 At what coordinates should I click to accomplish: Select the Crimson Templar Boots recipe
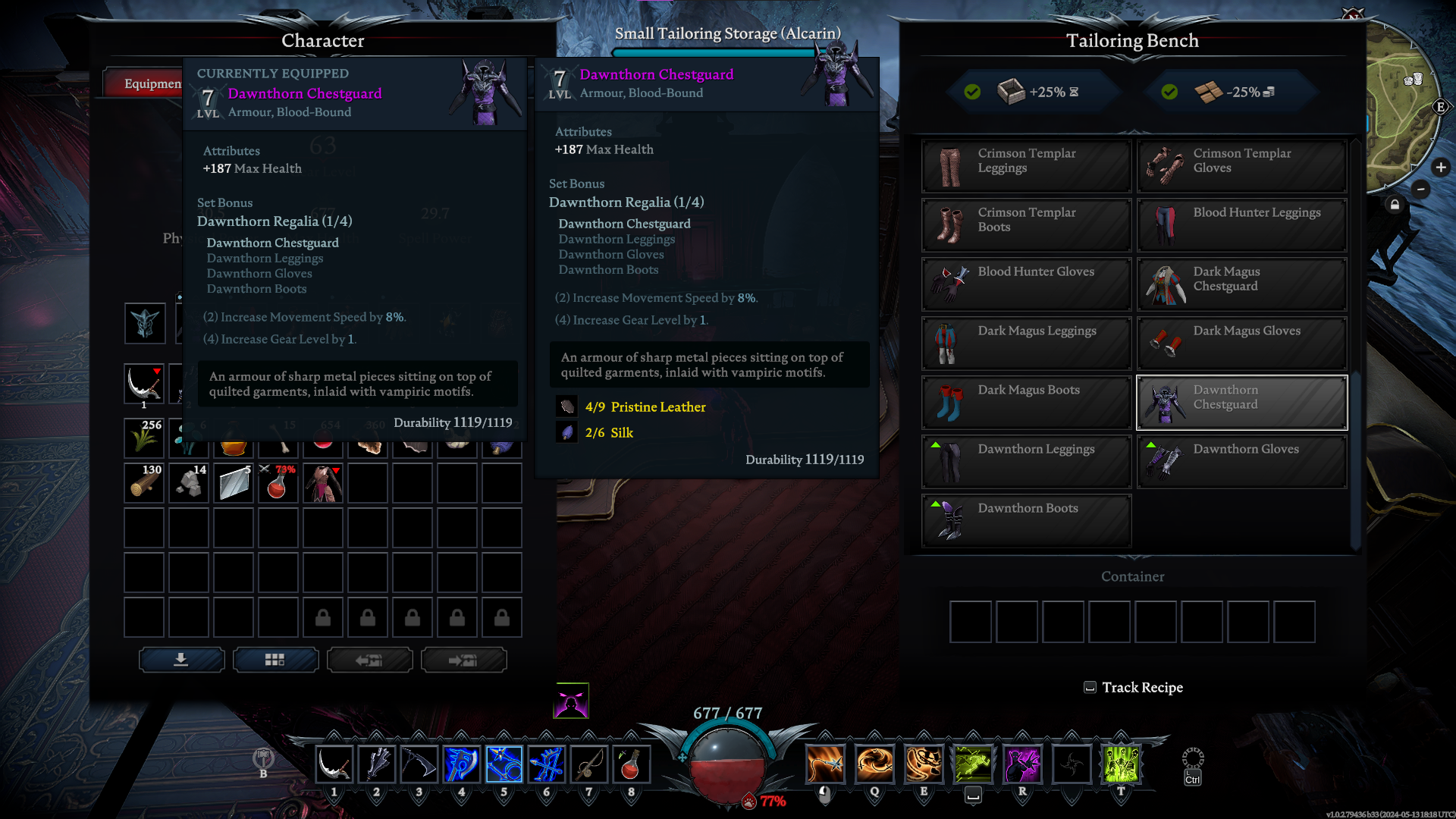pyautogui.click(x=1026, y=224)
